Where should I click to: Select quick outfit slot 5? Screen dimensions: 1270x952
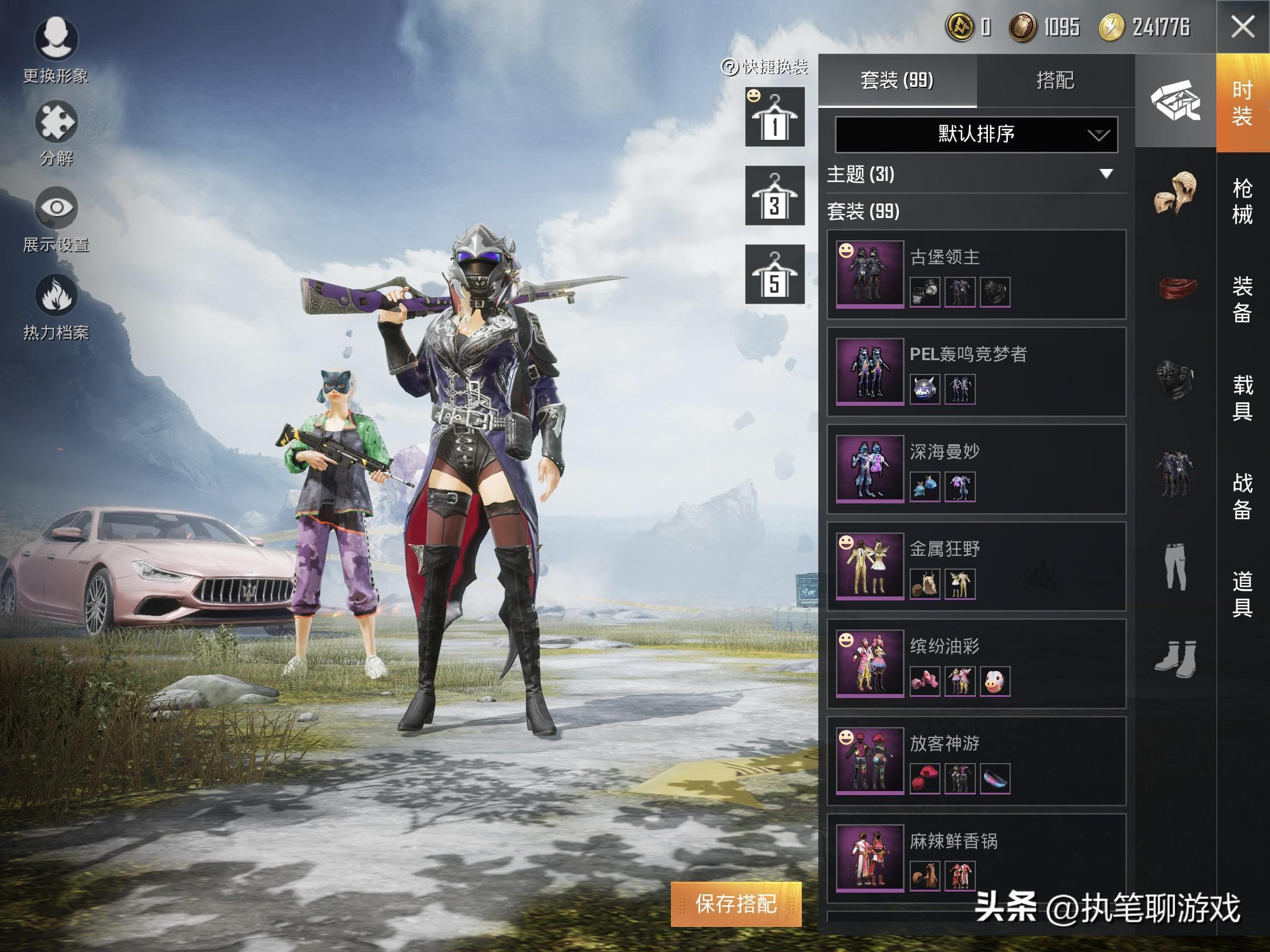tap(774, 275)
